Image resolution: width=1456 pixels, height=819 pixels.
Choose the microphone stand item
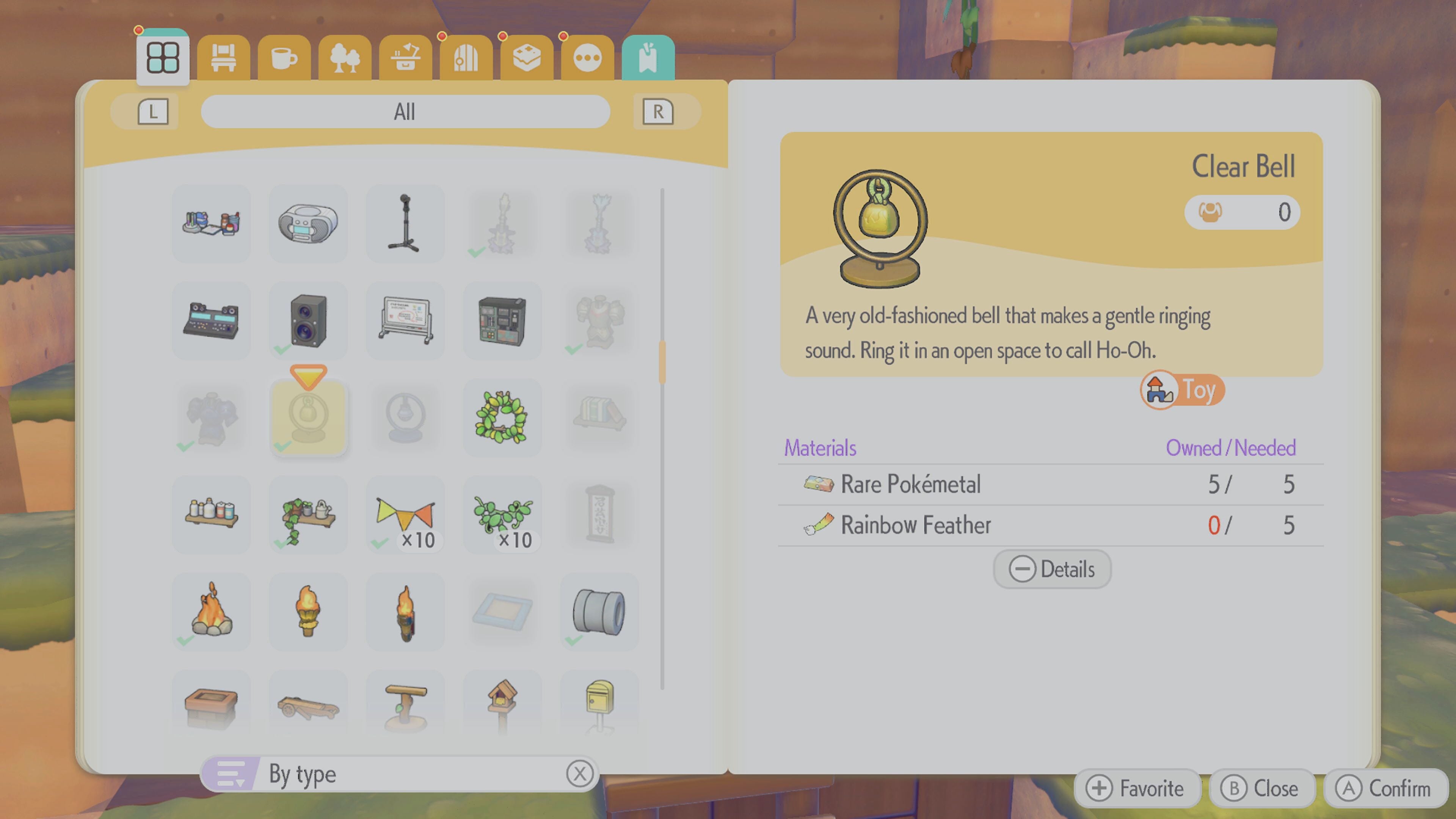tap(405, 224)
